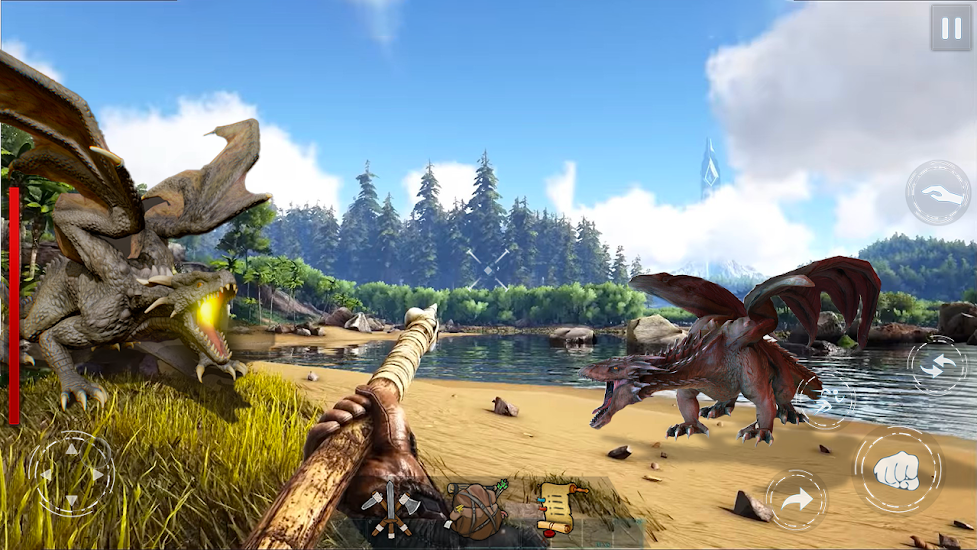Activate the running figure sprint button
The width and height of the screenshot is (977, 550).
tap(826, 402)
